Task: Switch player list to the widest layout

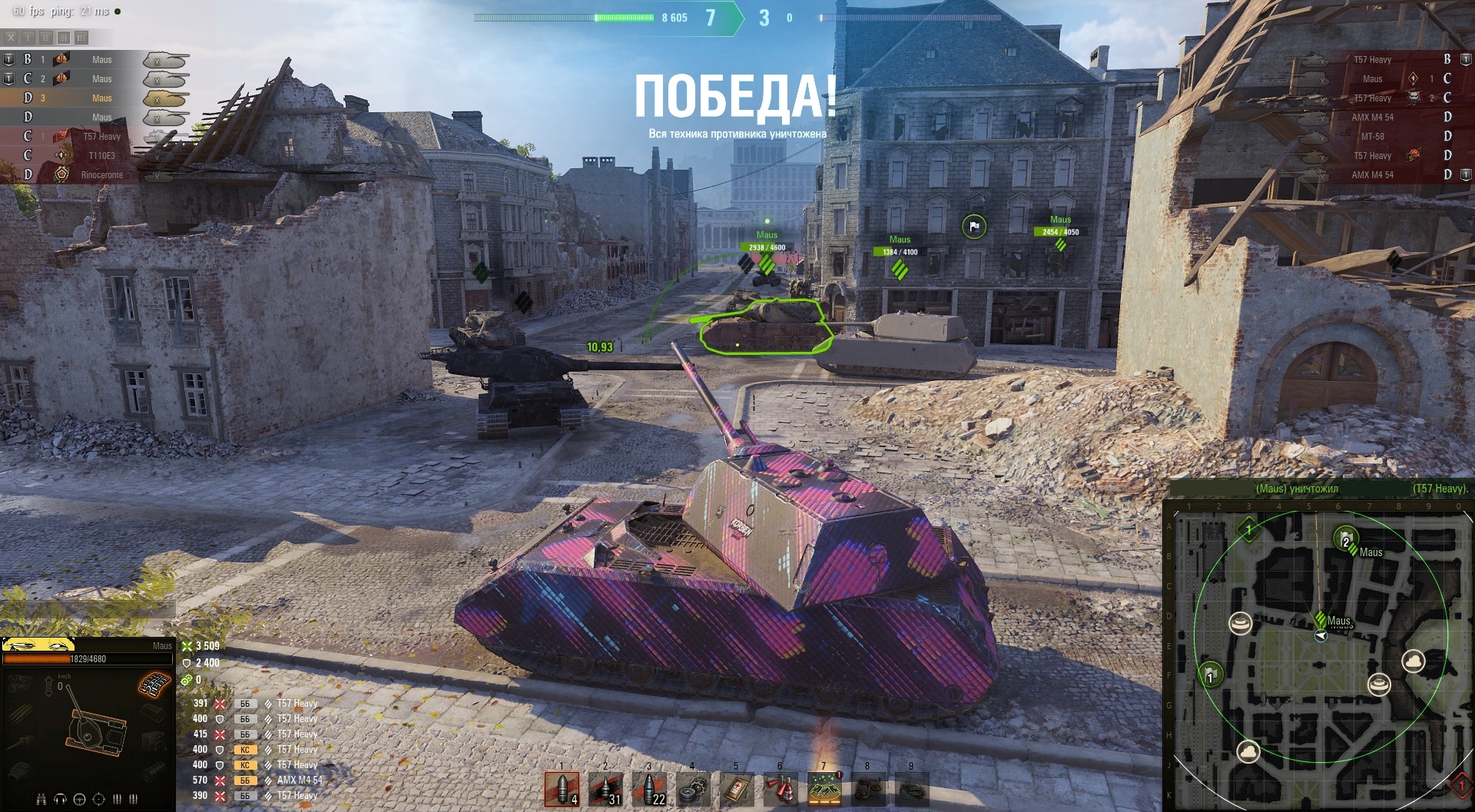Action: point(81,37)
